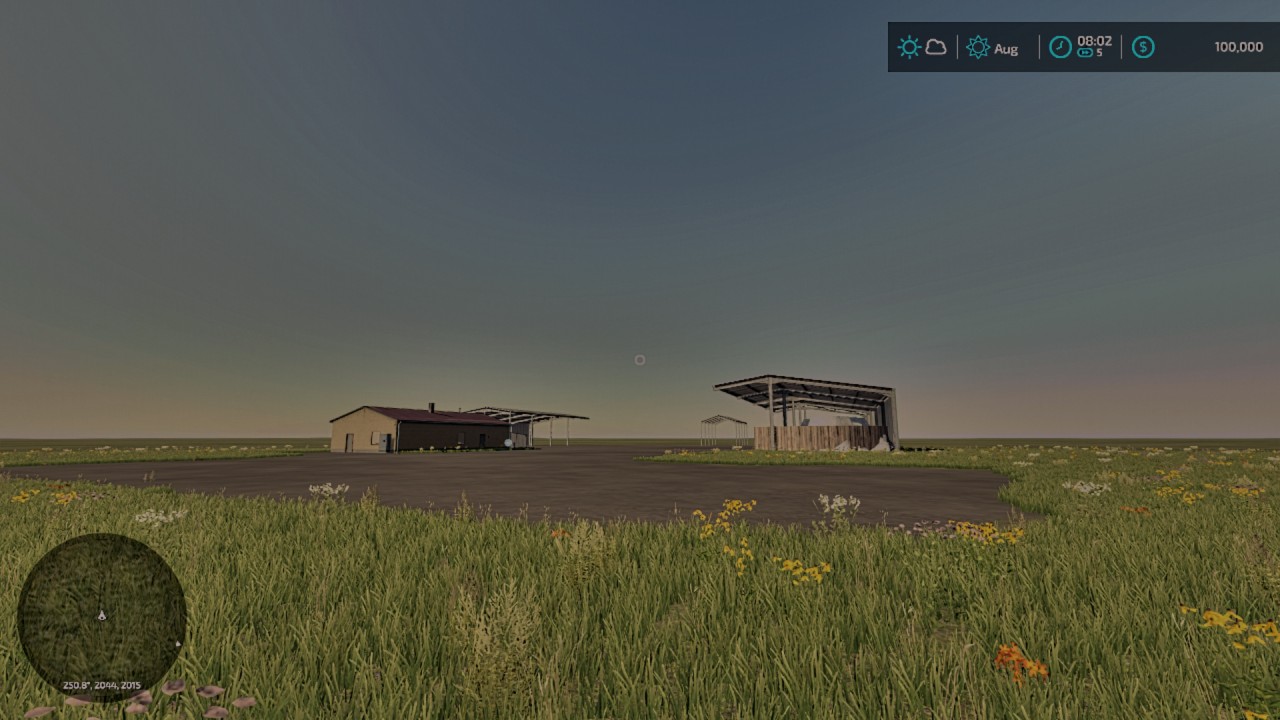Click the white waypoint marker on the minimap edge

(178, 643)
